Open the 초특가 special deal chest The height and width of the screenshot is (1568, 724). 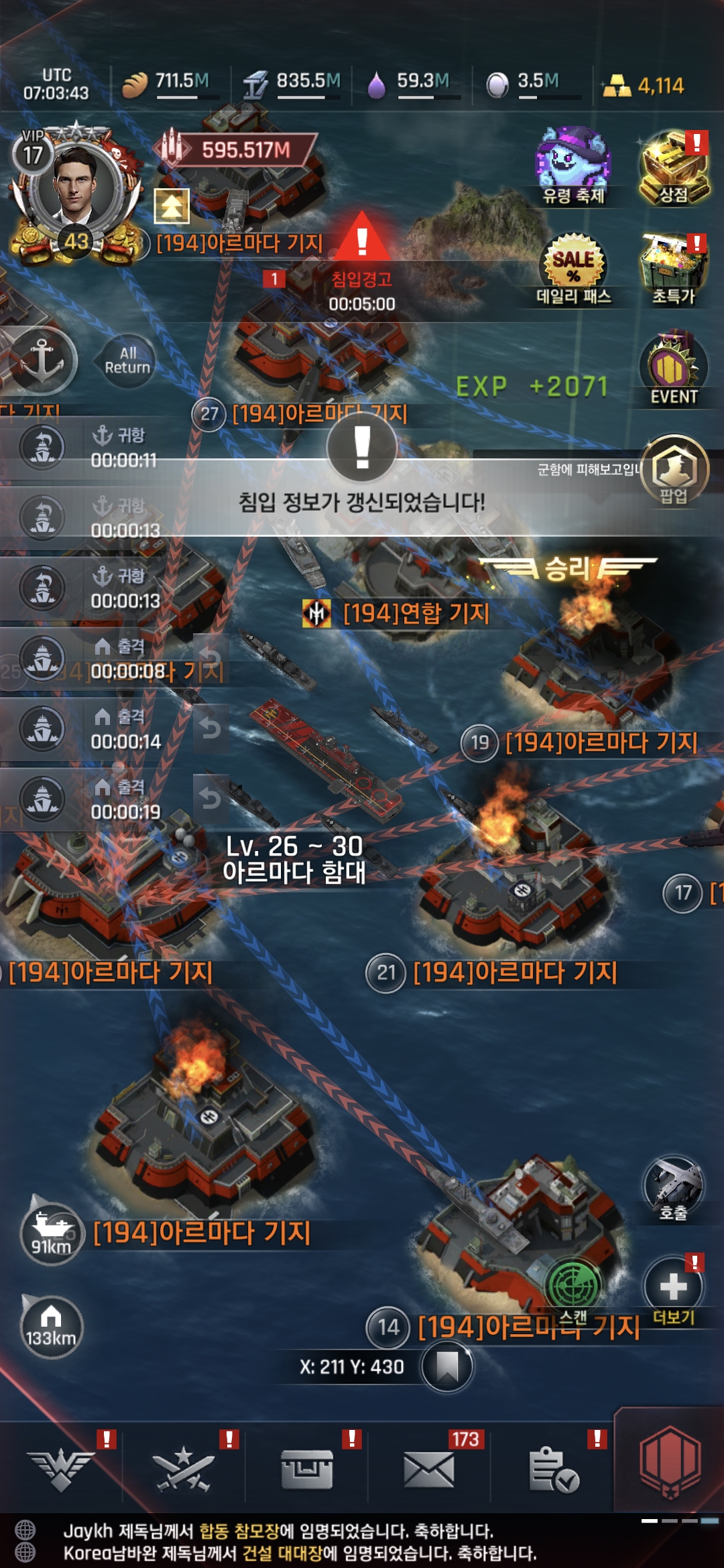tap(673, 268)
